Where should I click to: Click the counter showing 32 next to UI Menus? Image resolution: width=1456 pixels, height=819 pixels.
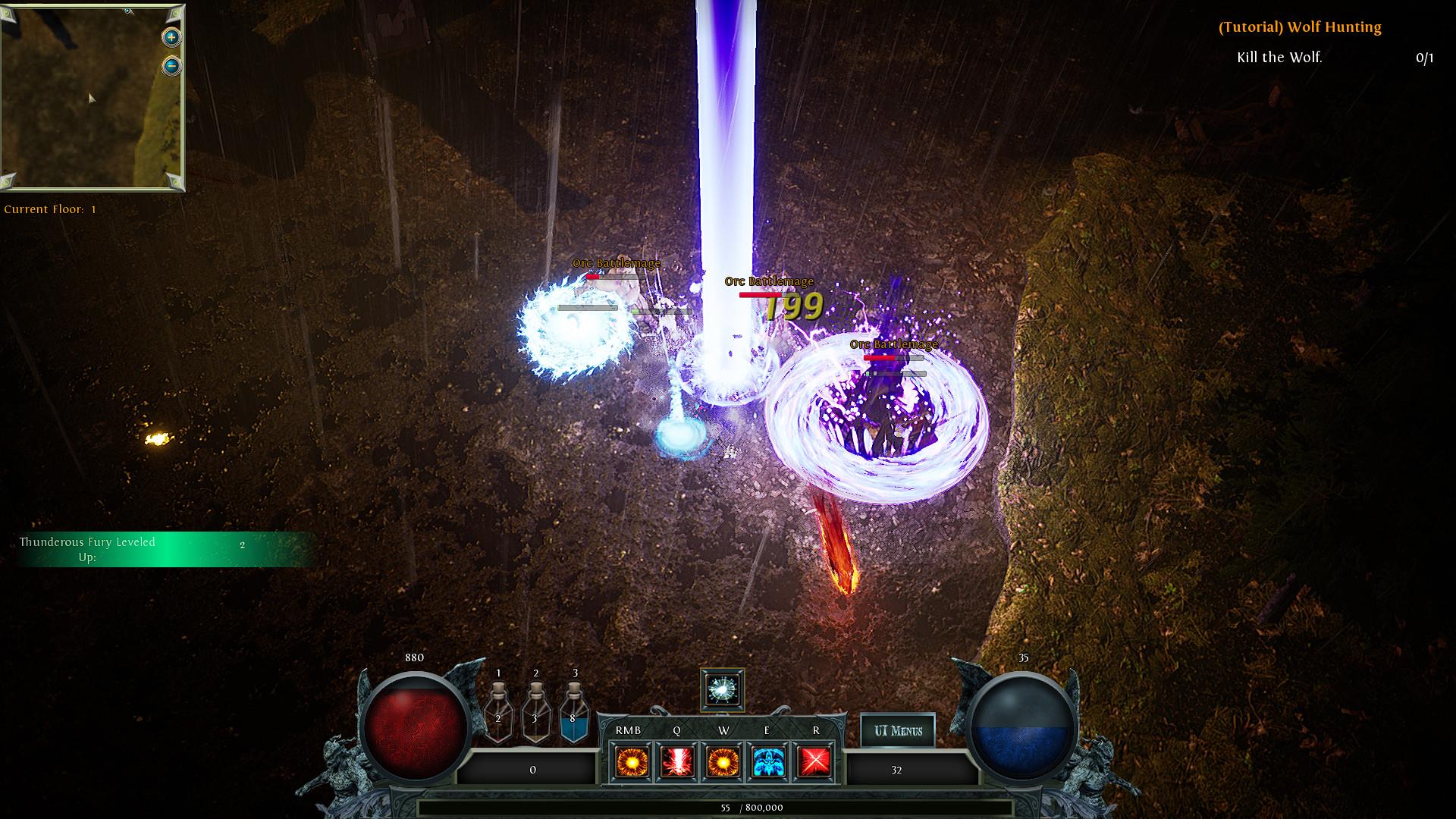click(897, 769)
